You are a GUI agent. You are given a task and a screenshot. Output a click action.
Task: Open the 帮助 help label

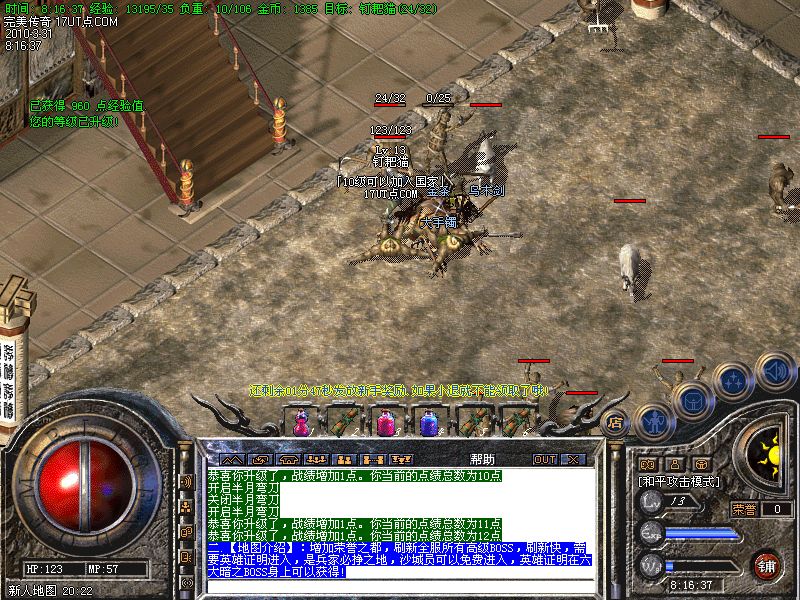[481, 459]
